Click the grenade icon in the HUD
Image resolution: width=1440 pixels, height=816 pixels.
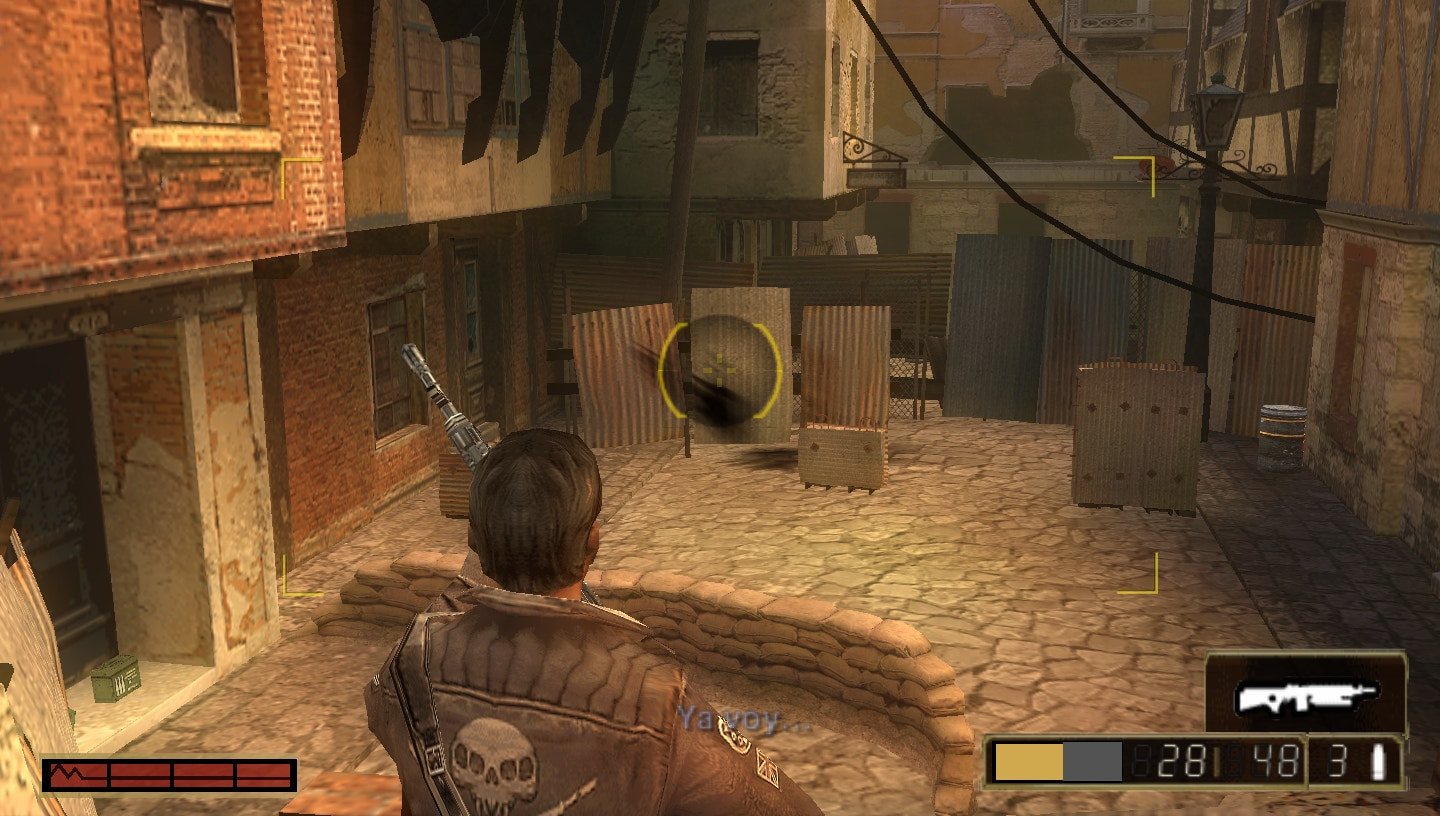coord(1381,763)
